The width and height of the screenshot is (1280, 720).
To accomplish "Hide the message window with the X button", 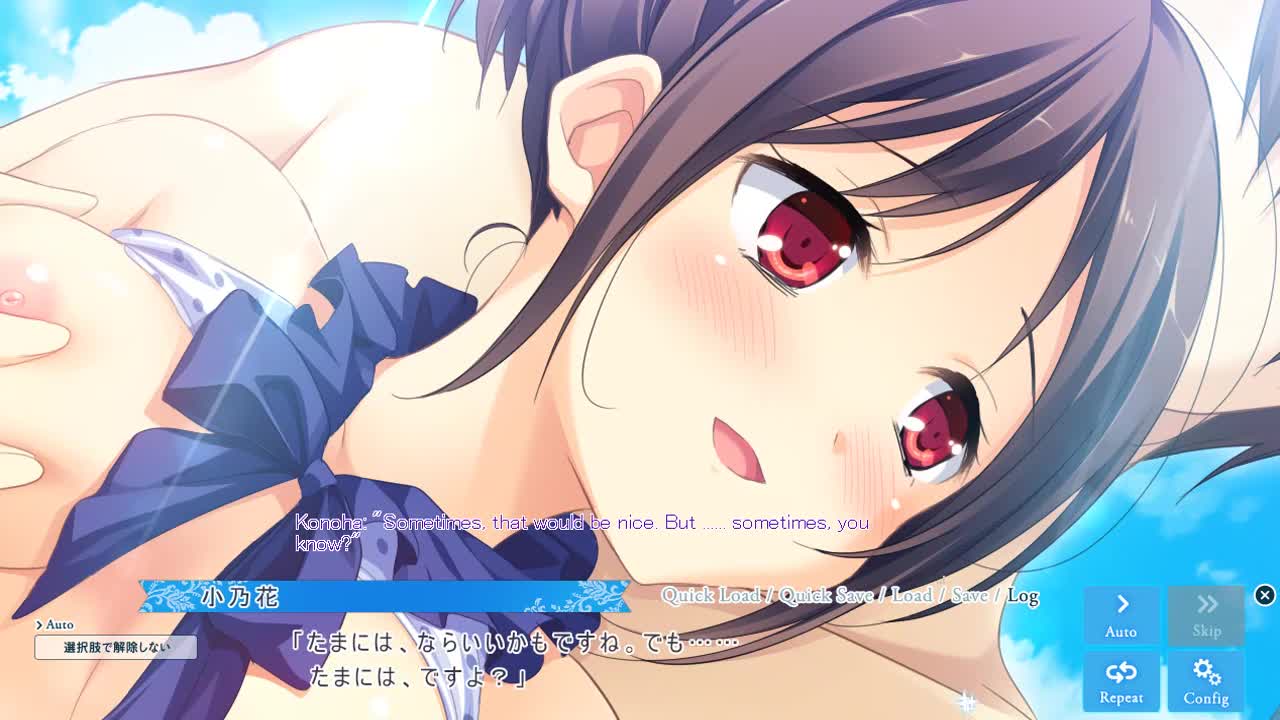I will click(x=1264, y=595).
